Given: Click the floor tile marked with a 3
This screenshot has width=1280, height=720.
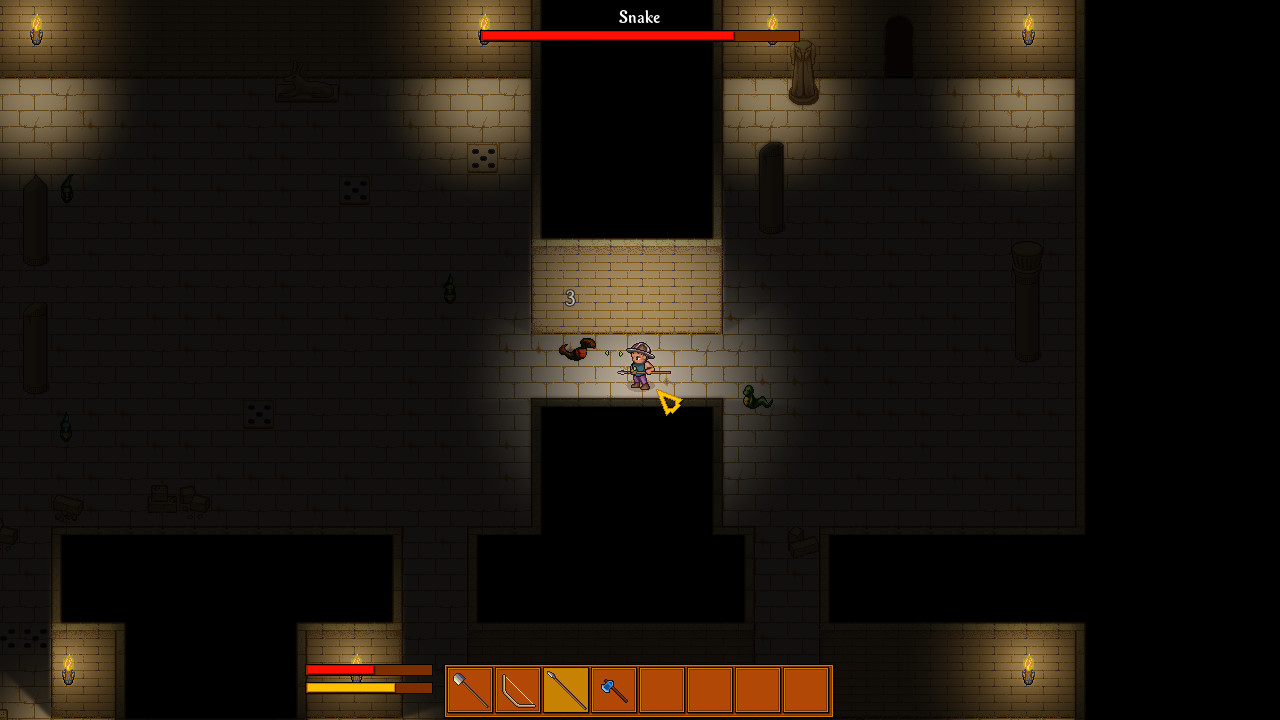Looking at the screenshot, I should click(x=570, y=297).
